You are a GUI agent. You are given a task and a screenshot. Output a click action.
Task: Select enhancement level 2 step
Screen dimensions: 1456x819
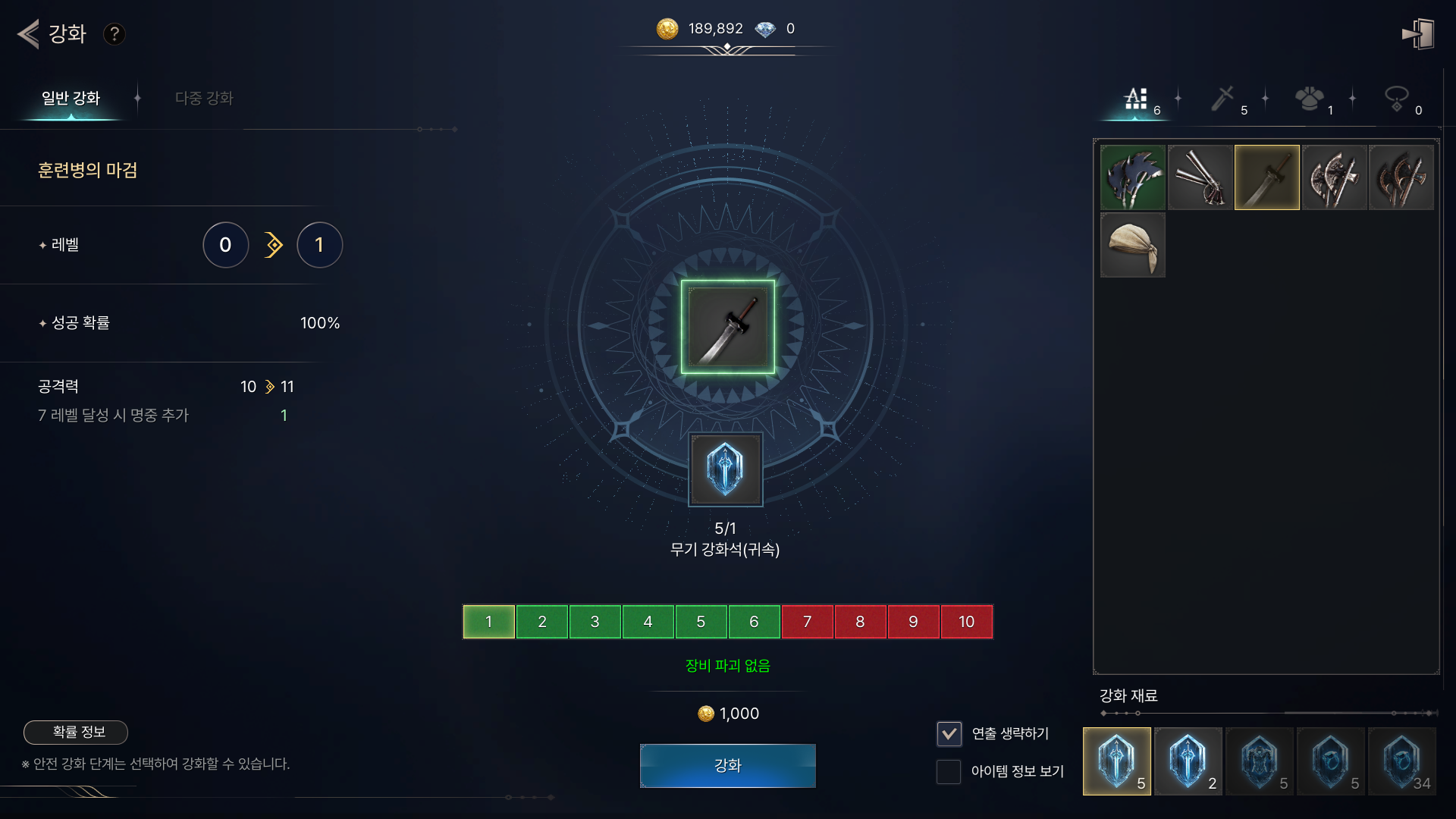541,622
